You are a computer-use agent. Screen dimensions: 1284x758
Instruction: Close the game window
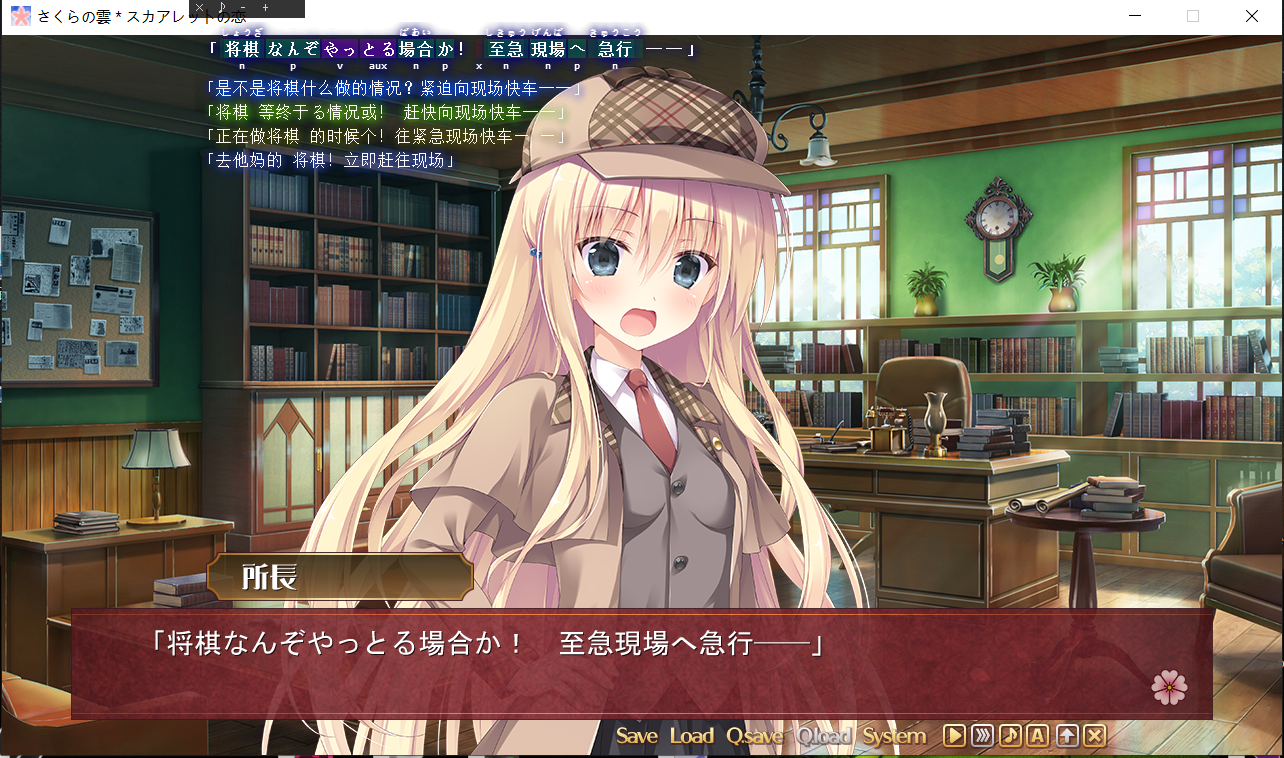1252,16
